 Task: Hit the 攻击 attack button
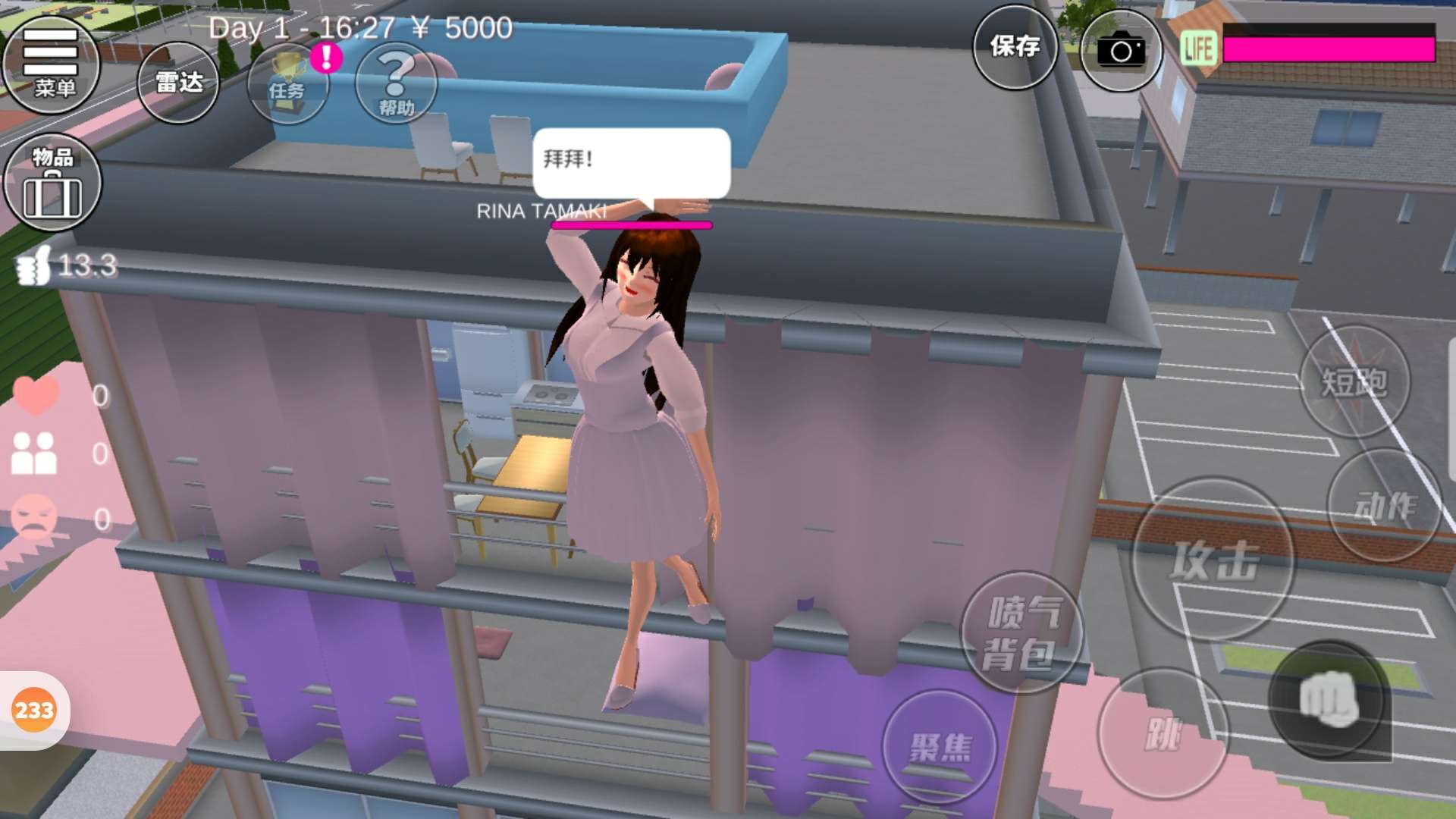coord(1213,560)
